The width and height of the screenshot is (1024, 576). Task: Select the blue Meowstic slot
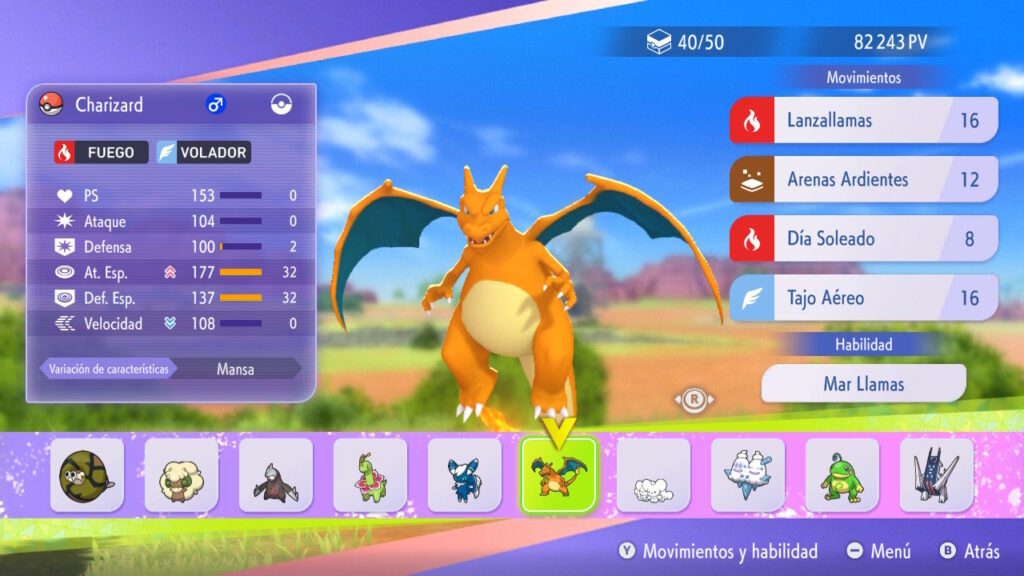pos(464,476)
